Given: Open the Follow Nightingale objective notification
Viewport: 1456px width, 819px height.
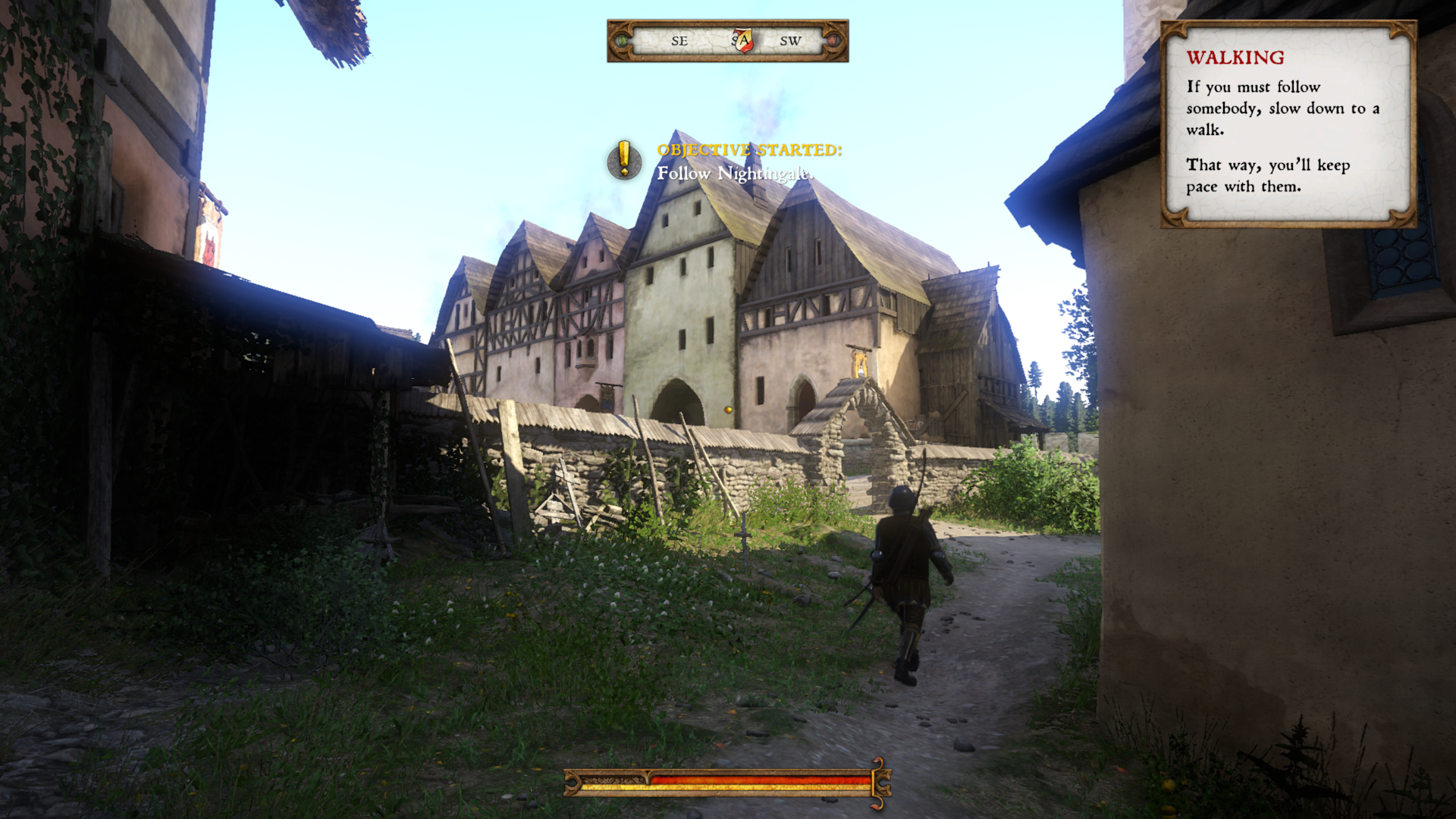Looking at the screenshot, I should [734, 162].
